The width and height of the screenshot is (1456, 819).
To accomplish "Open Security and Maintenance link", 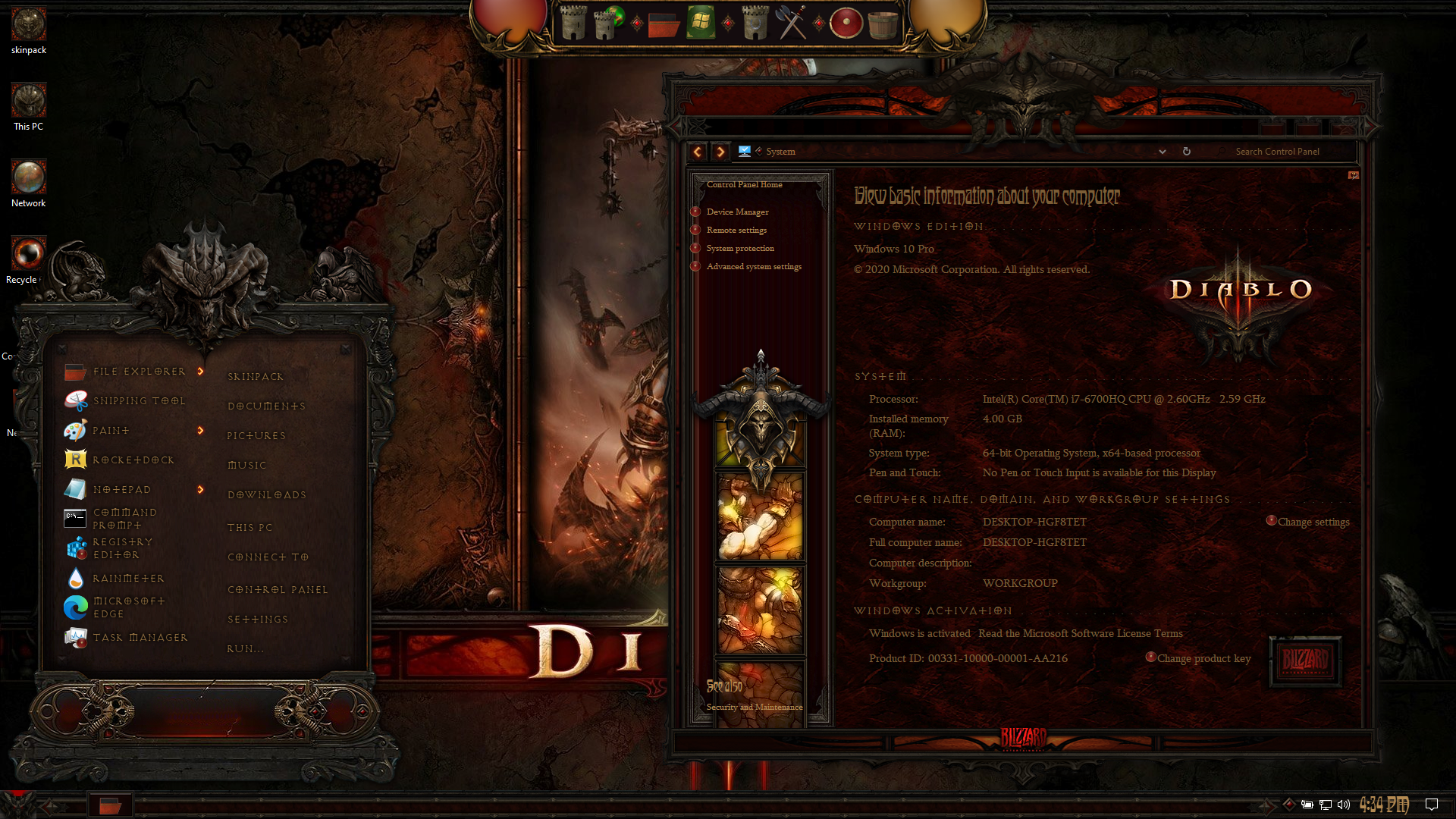I will coord(754,708).
